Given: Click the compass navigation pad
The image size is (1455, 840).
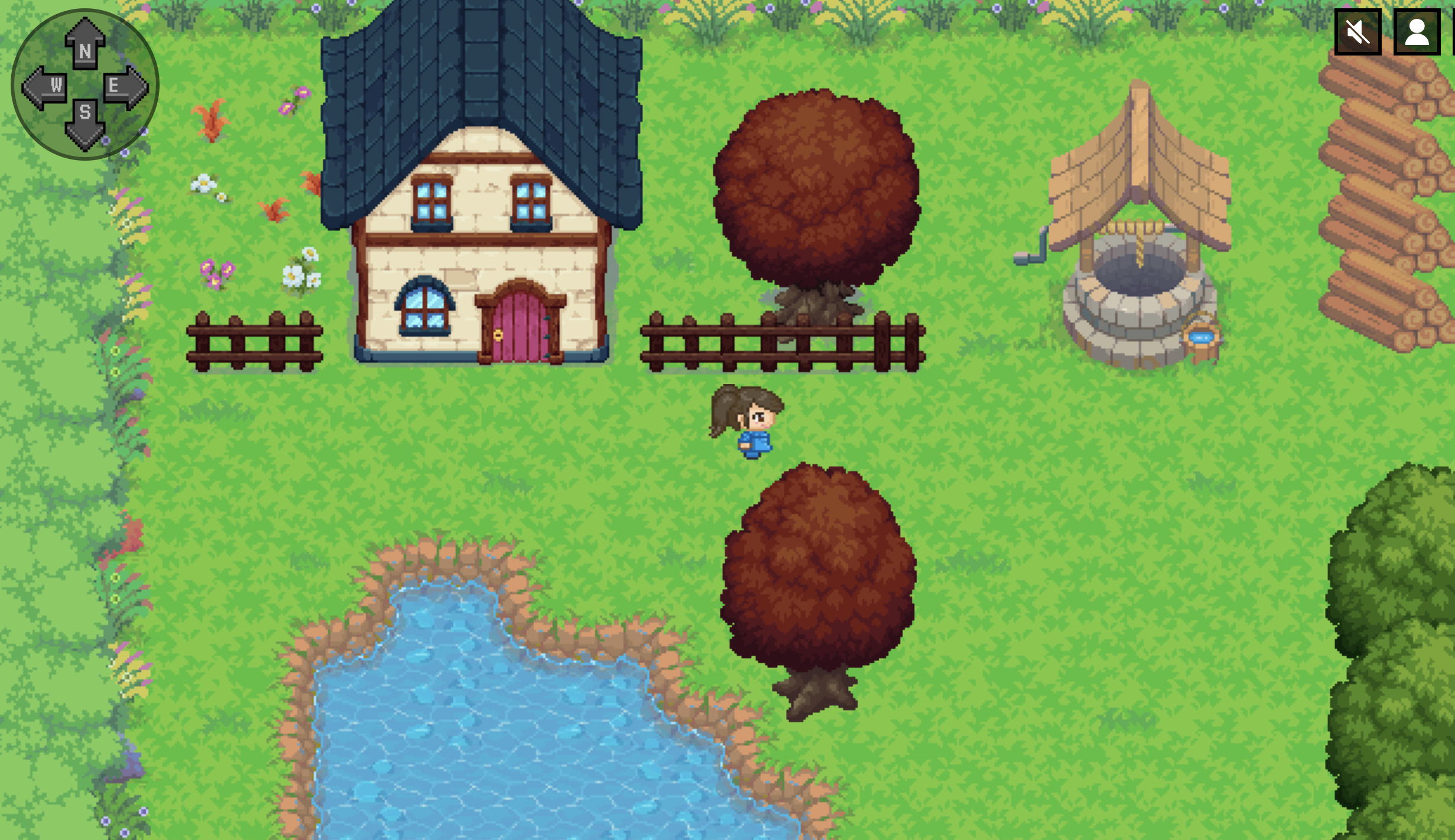Looking at the screenshot, I should [x=85, y=84].
